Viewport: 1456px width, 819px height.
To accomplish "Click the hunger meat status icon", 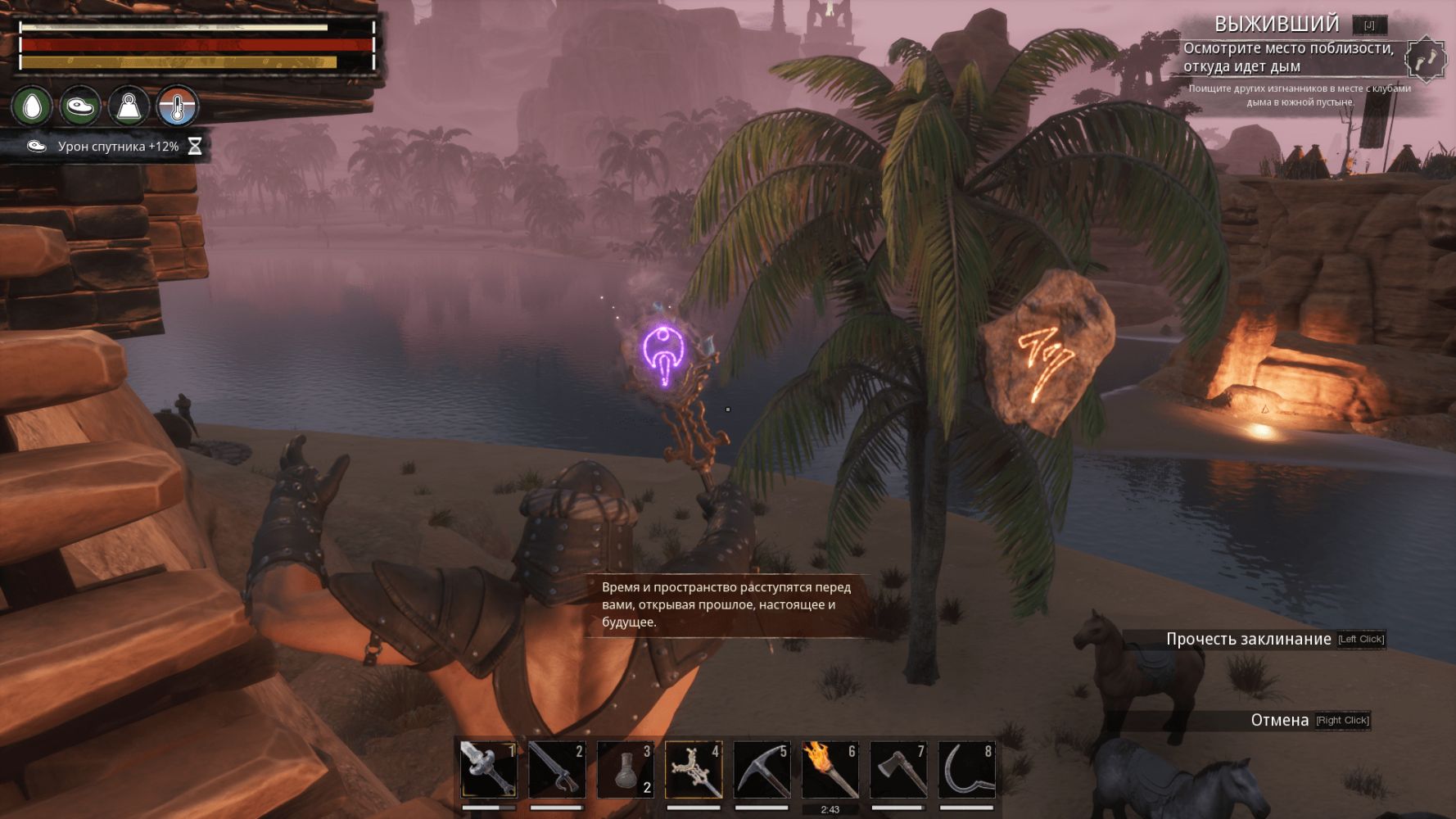I will 80,106.
